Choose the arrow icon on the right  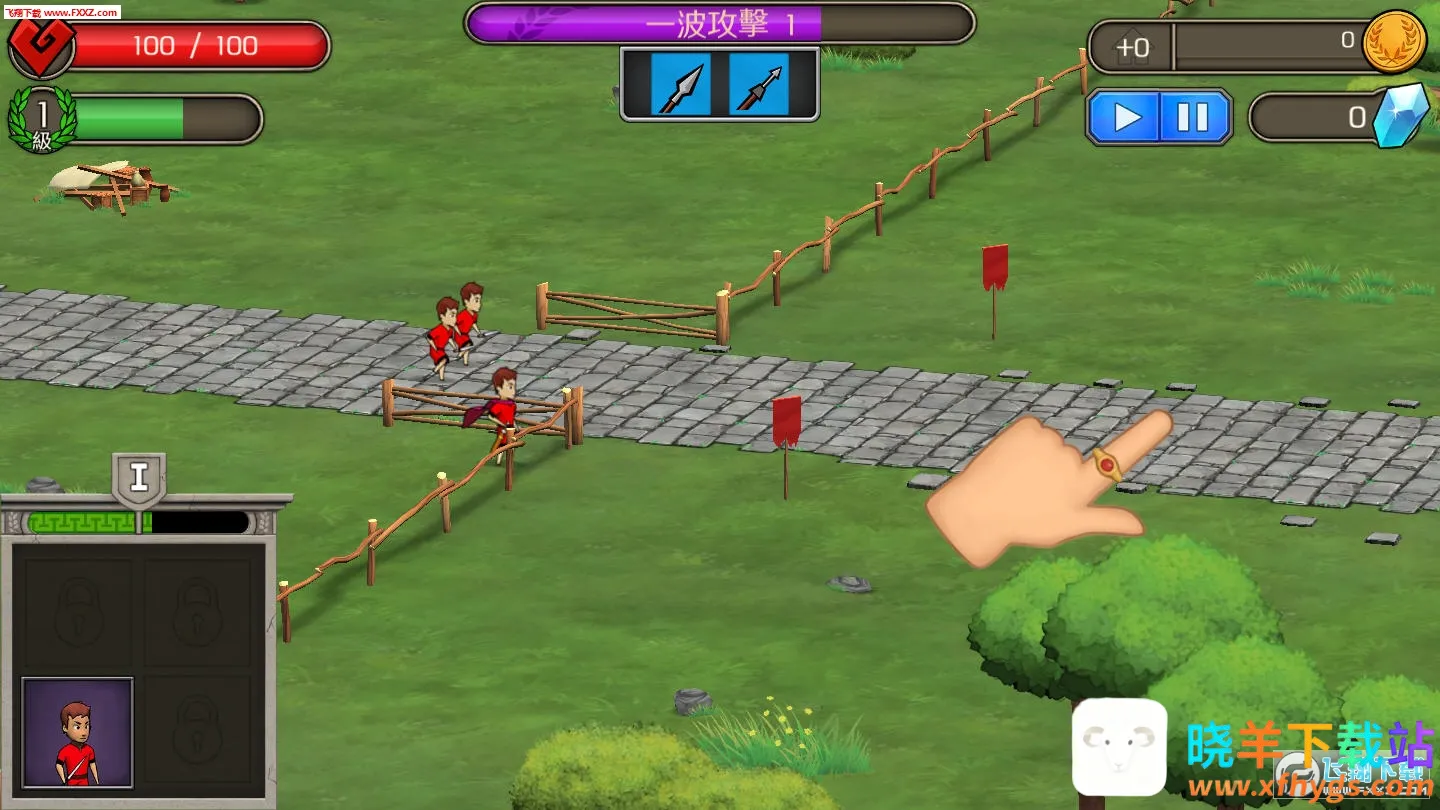(758, 85)
